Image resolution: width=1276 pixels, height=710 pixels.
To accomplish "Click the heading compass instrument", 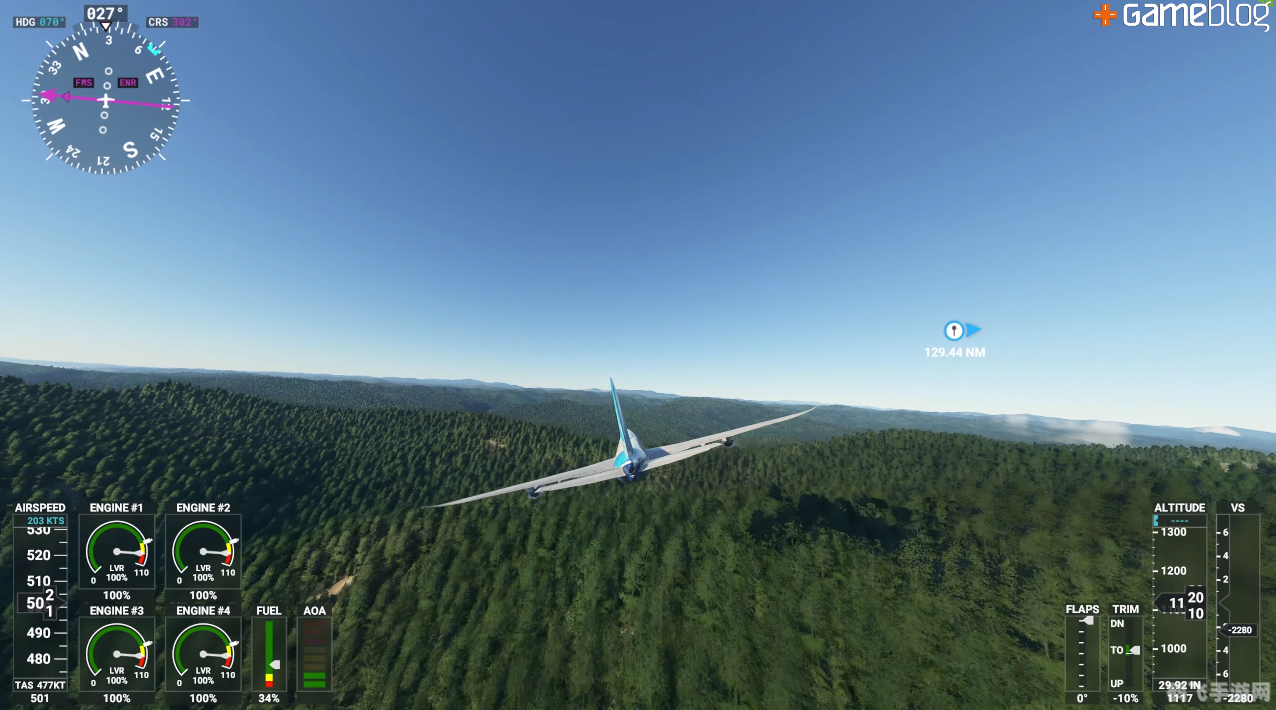I will pyautogui.click(x=105, y=99).
